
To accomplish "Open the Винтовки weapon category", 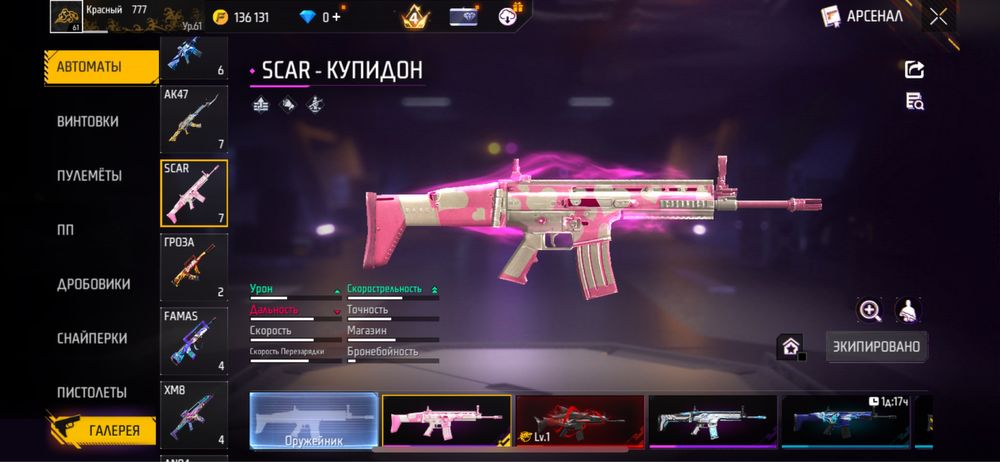I will [x=88, y=121].
